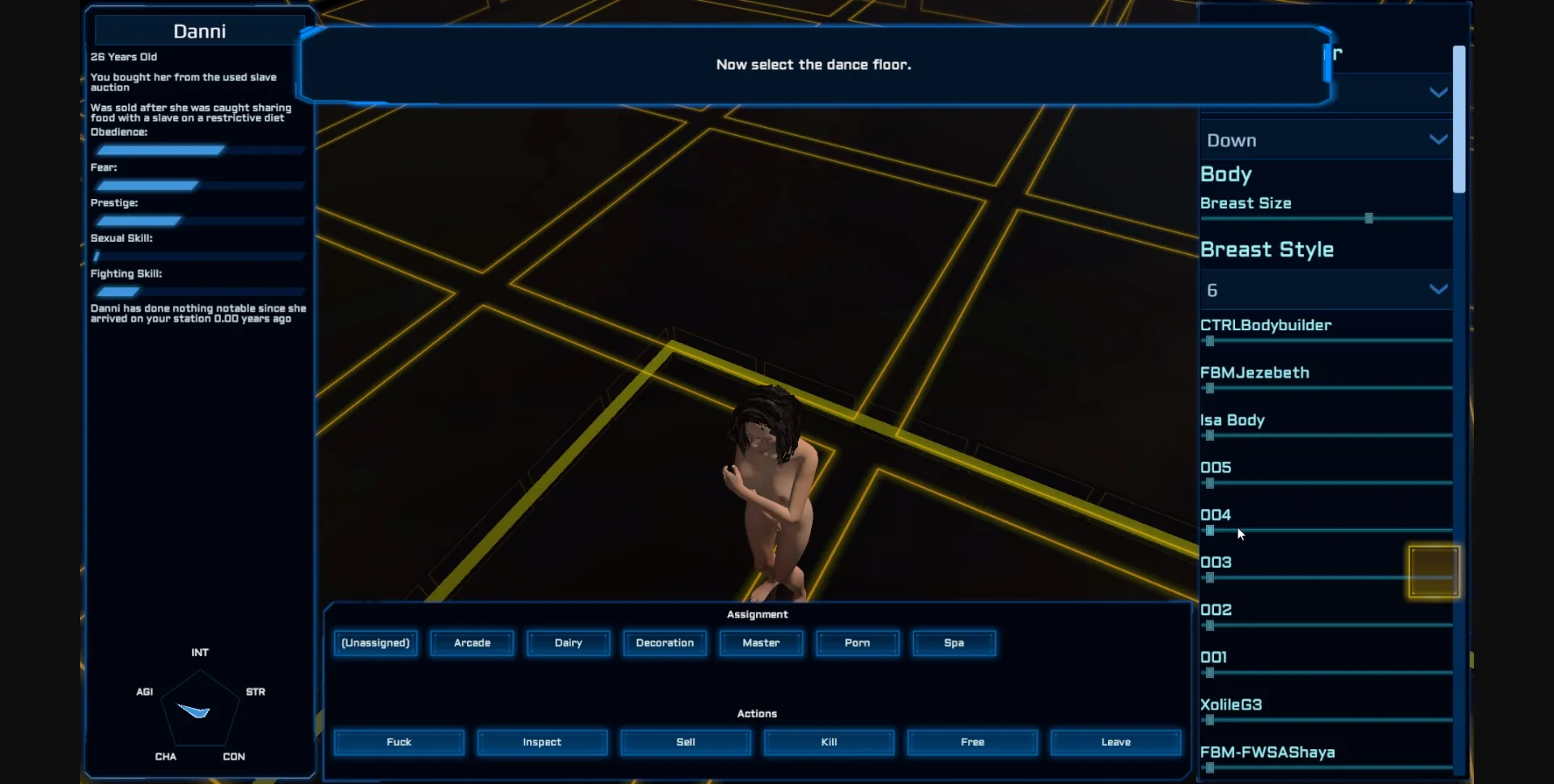
Task: Assign Danni to the Master
Action: [760, 643]
